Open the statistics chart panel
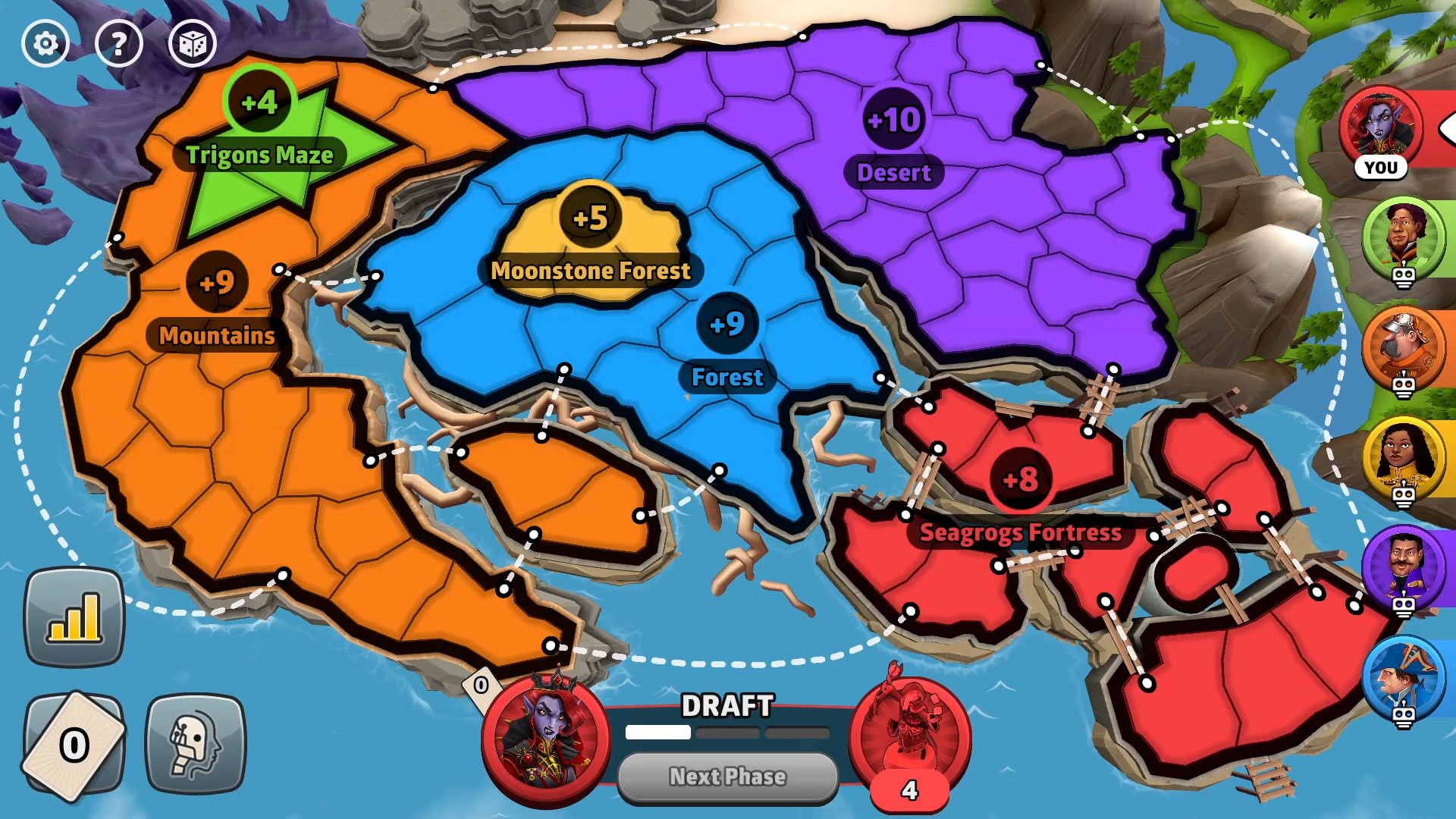Screen dimensions: 1456x819 click(x=74, y=616)
